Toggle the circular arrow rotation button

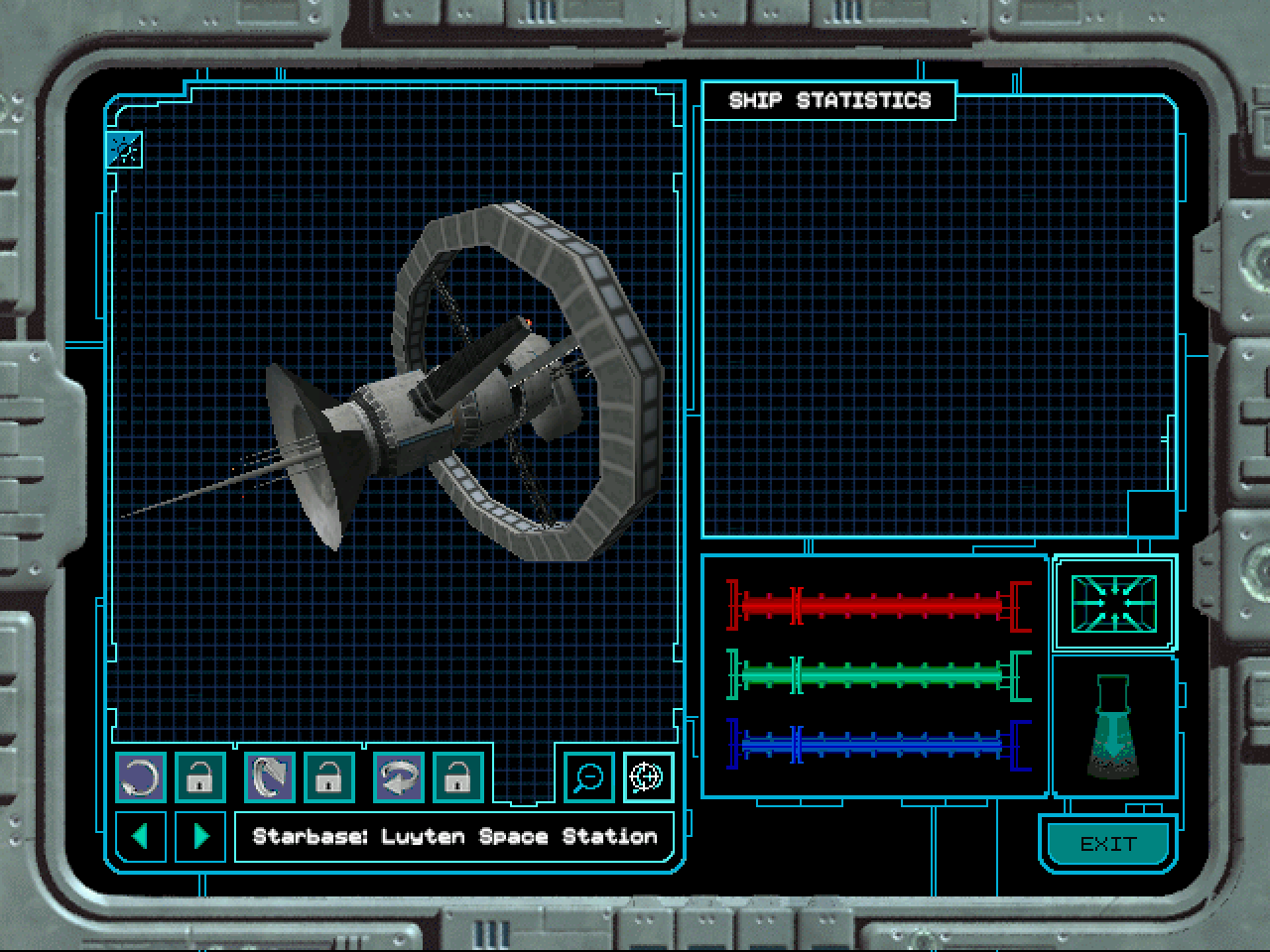pyautogui.click(x=141, y=776)
